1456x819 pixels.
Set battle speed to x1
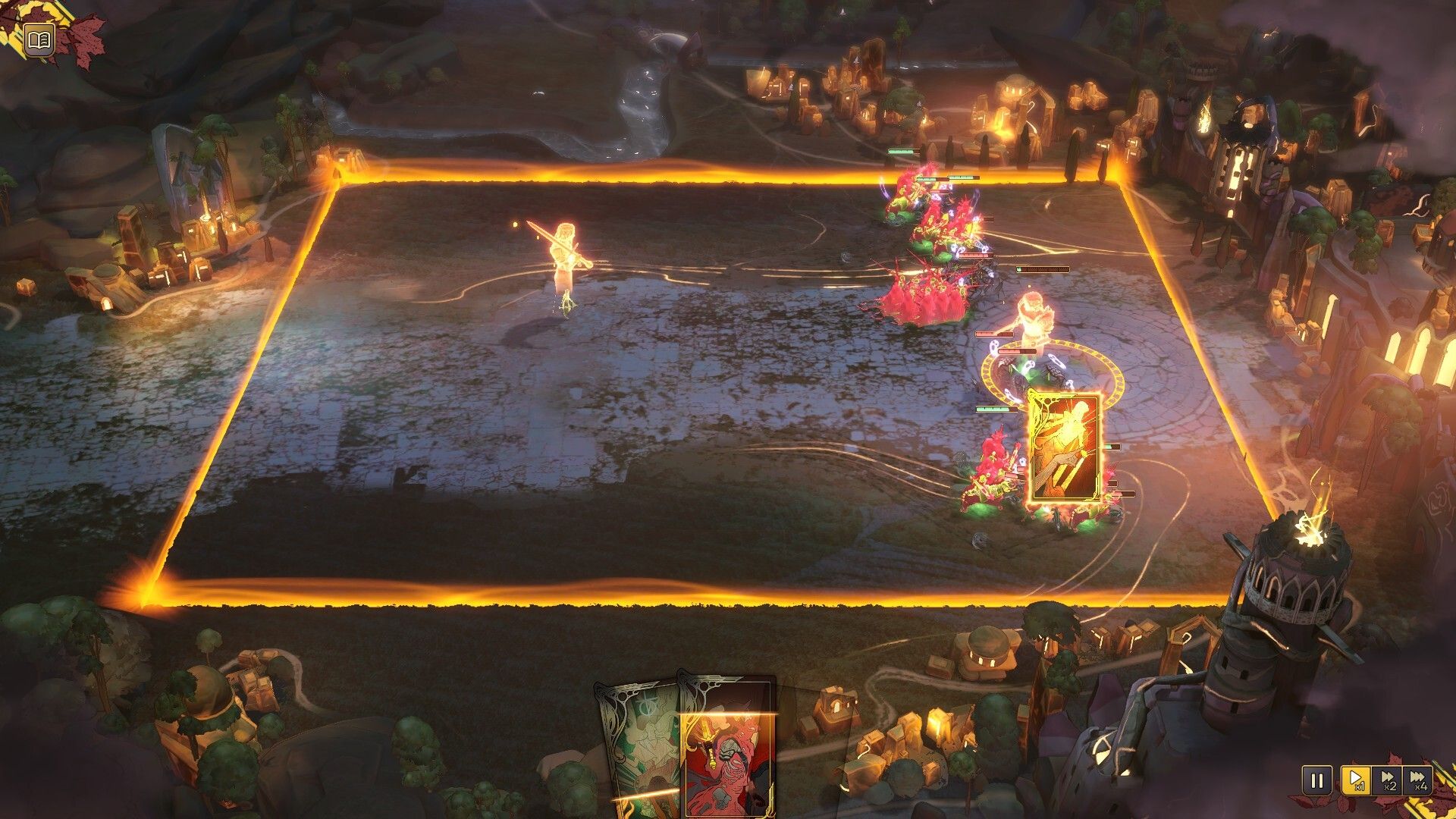tap(1354, 780)
